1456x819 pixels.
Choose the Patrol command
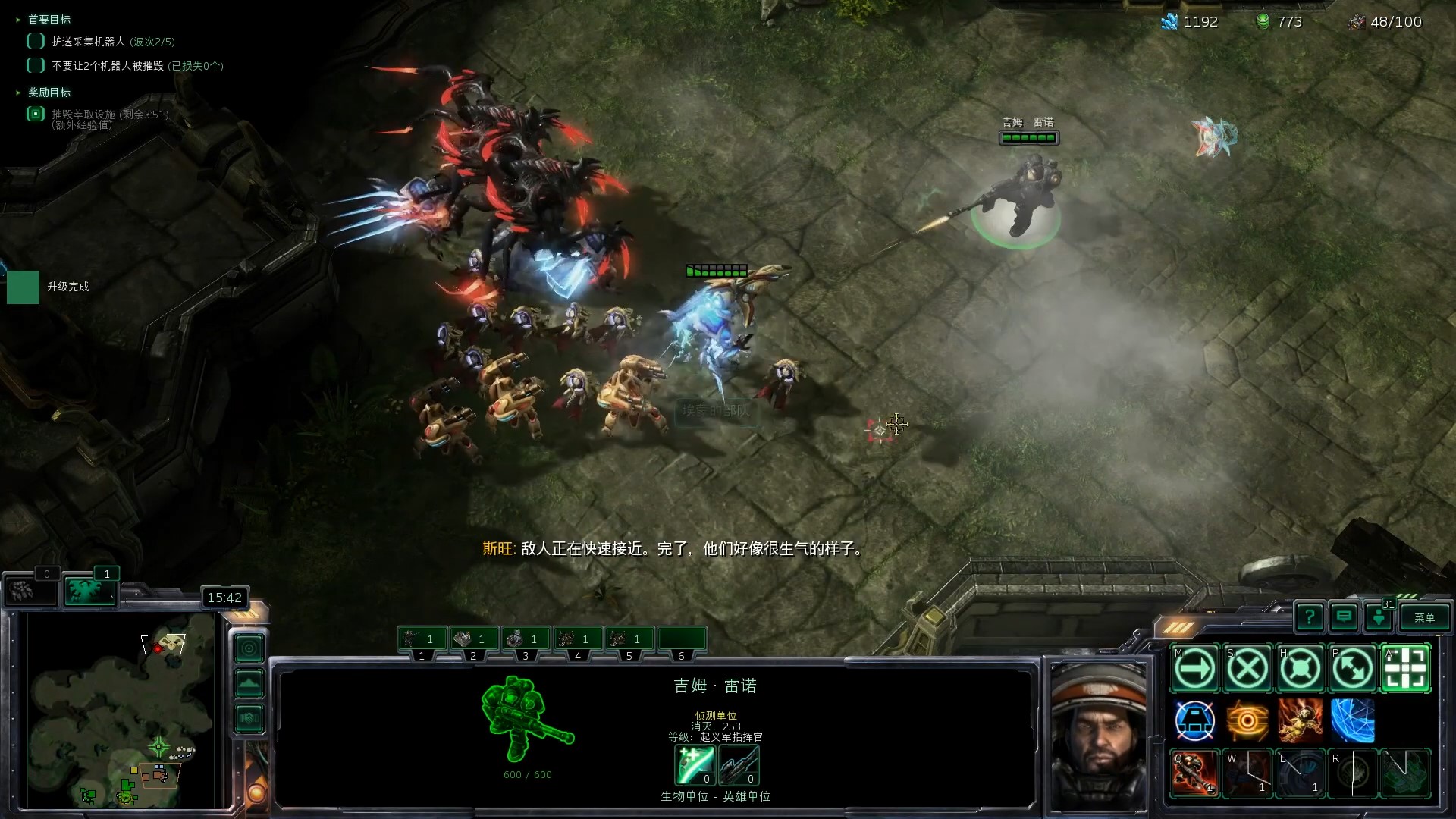(1352, 669)
